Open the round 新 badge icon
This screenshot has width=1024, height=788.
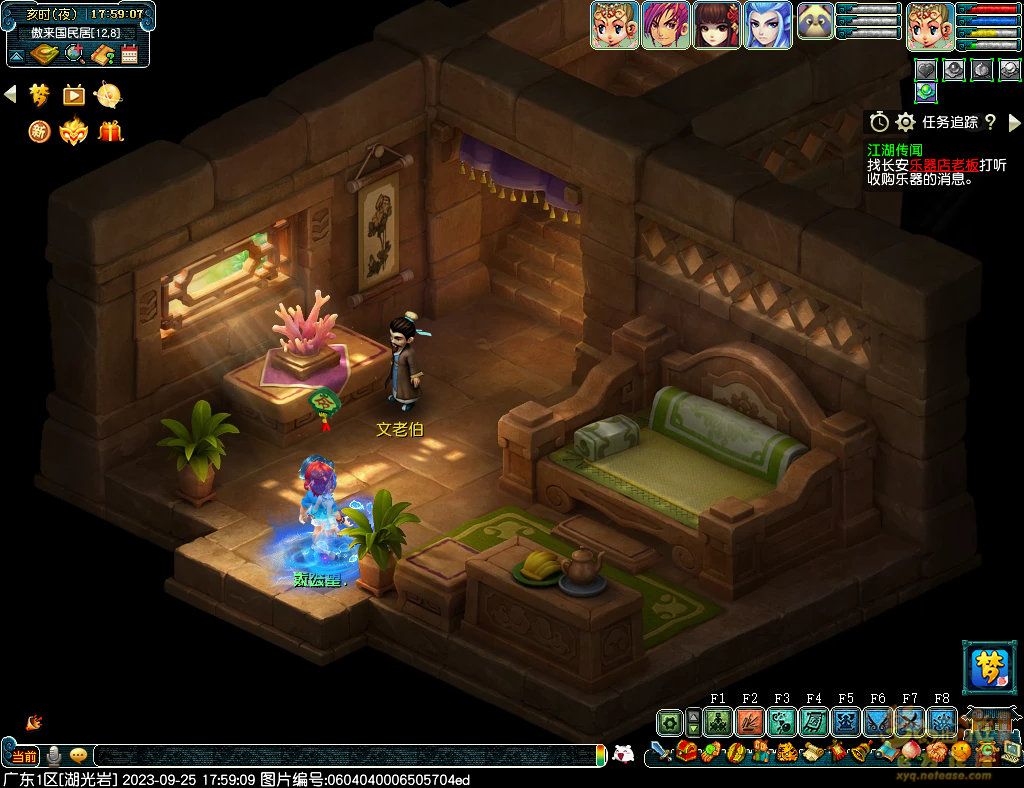39,131
